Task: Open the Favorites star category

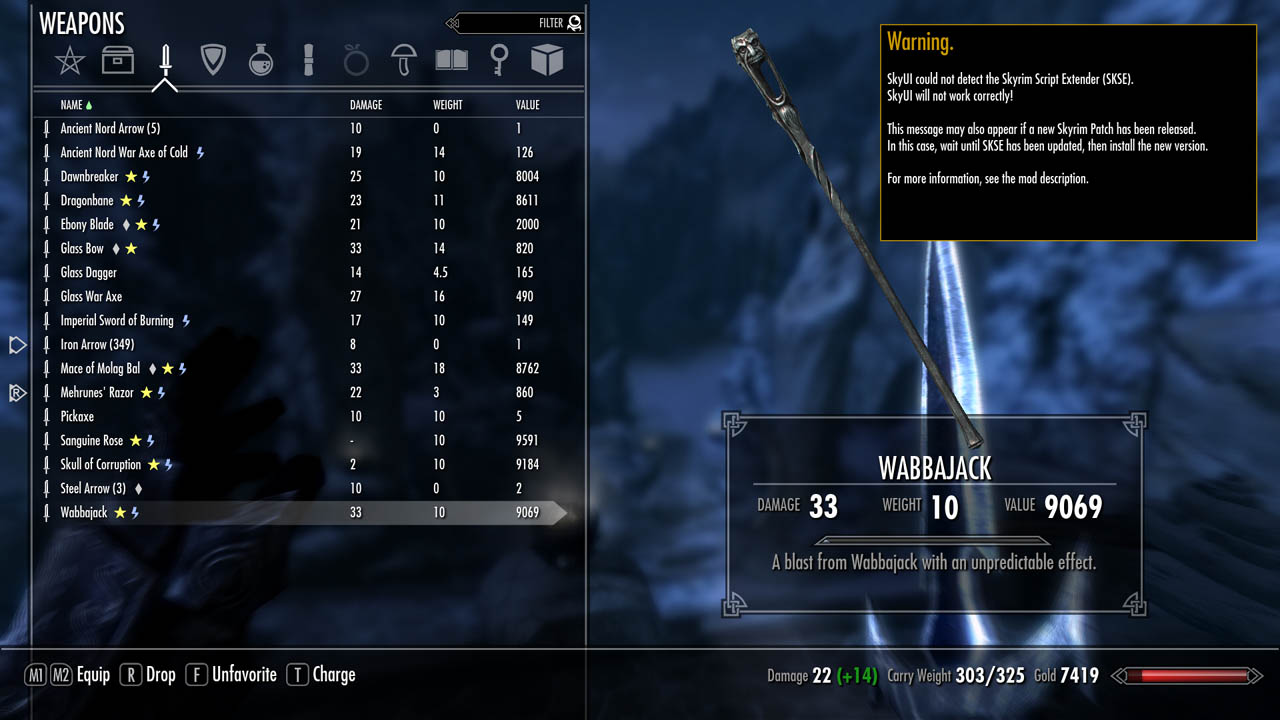Action: (x=70, y=61)
